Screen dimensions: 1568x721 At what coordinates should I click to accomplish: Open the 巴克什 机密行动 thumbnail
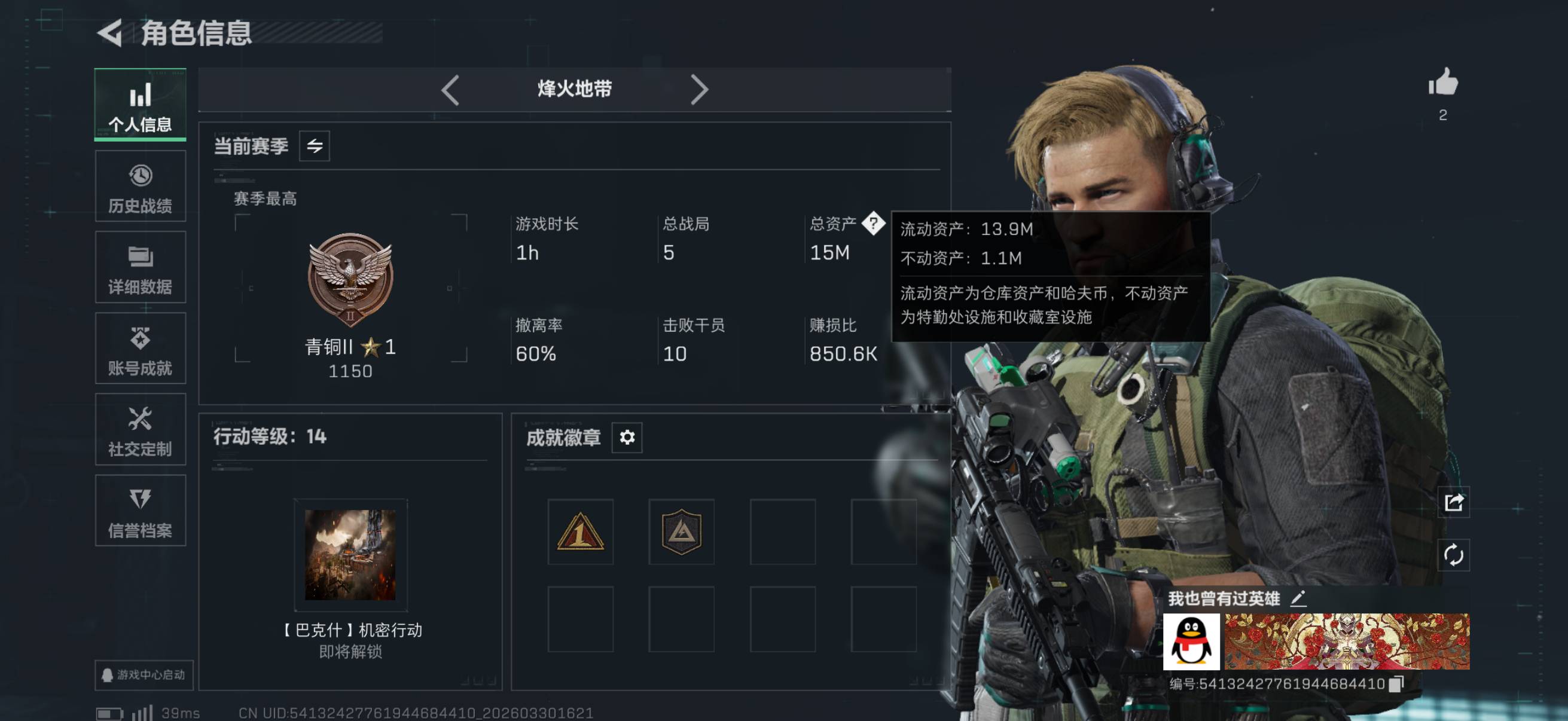click(x=350, y=555)
